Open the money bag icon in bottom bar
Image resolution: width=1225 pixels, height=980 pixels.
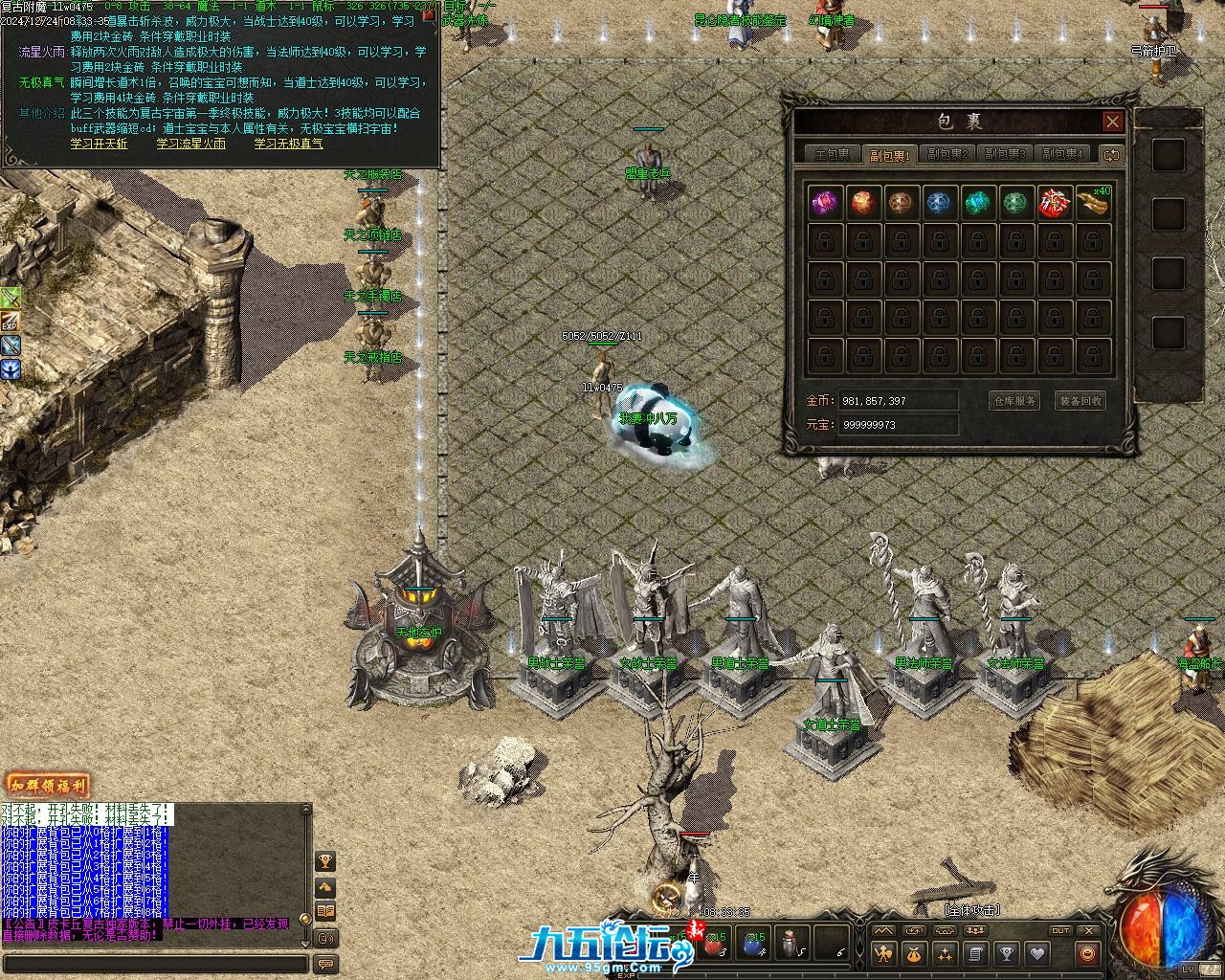(x=912, y=953)
